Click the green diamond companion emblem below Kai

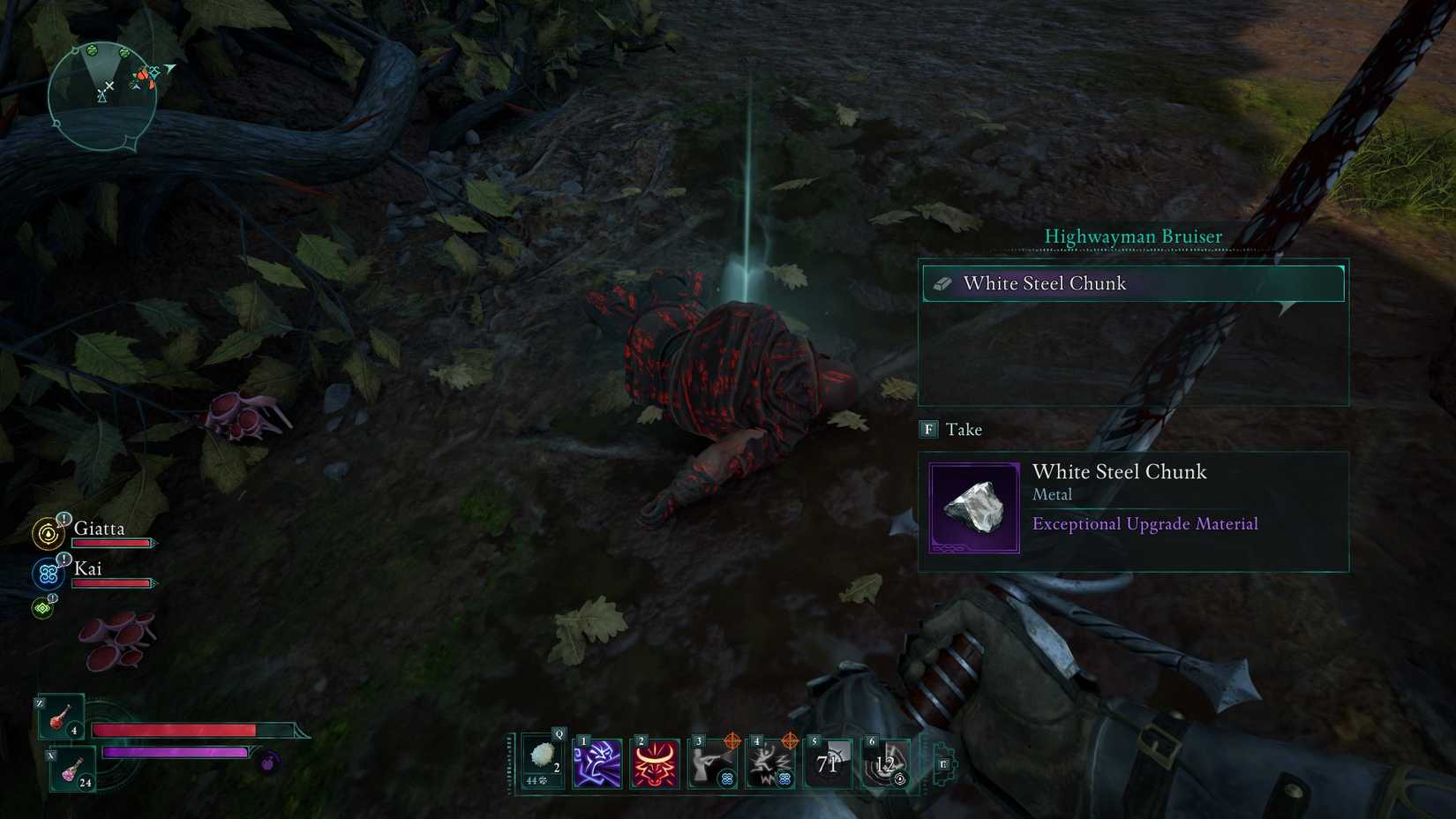point(41,607)
